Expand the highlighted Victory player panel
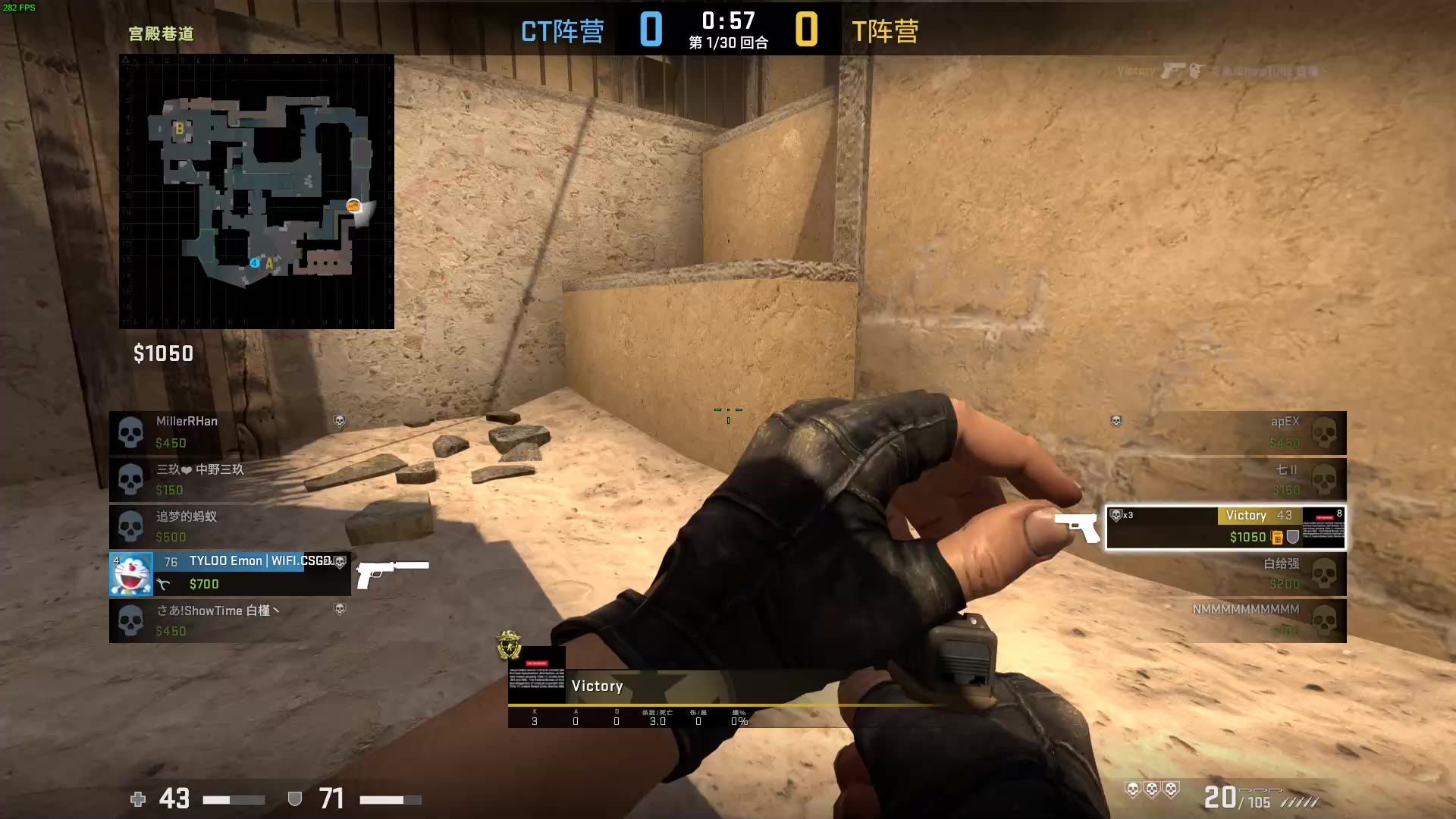This screenshot has width=1456, height=819. pos(1225,527)
